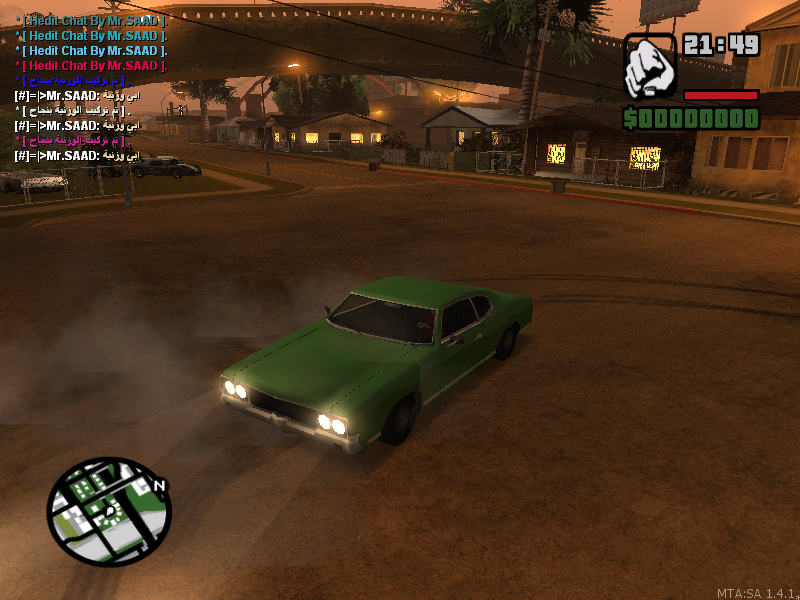The height and width of the screenshot is (600, 800).
Task: Open the circular radar minimap
Action: (109, 511)
